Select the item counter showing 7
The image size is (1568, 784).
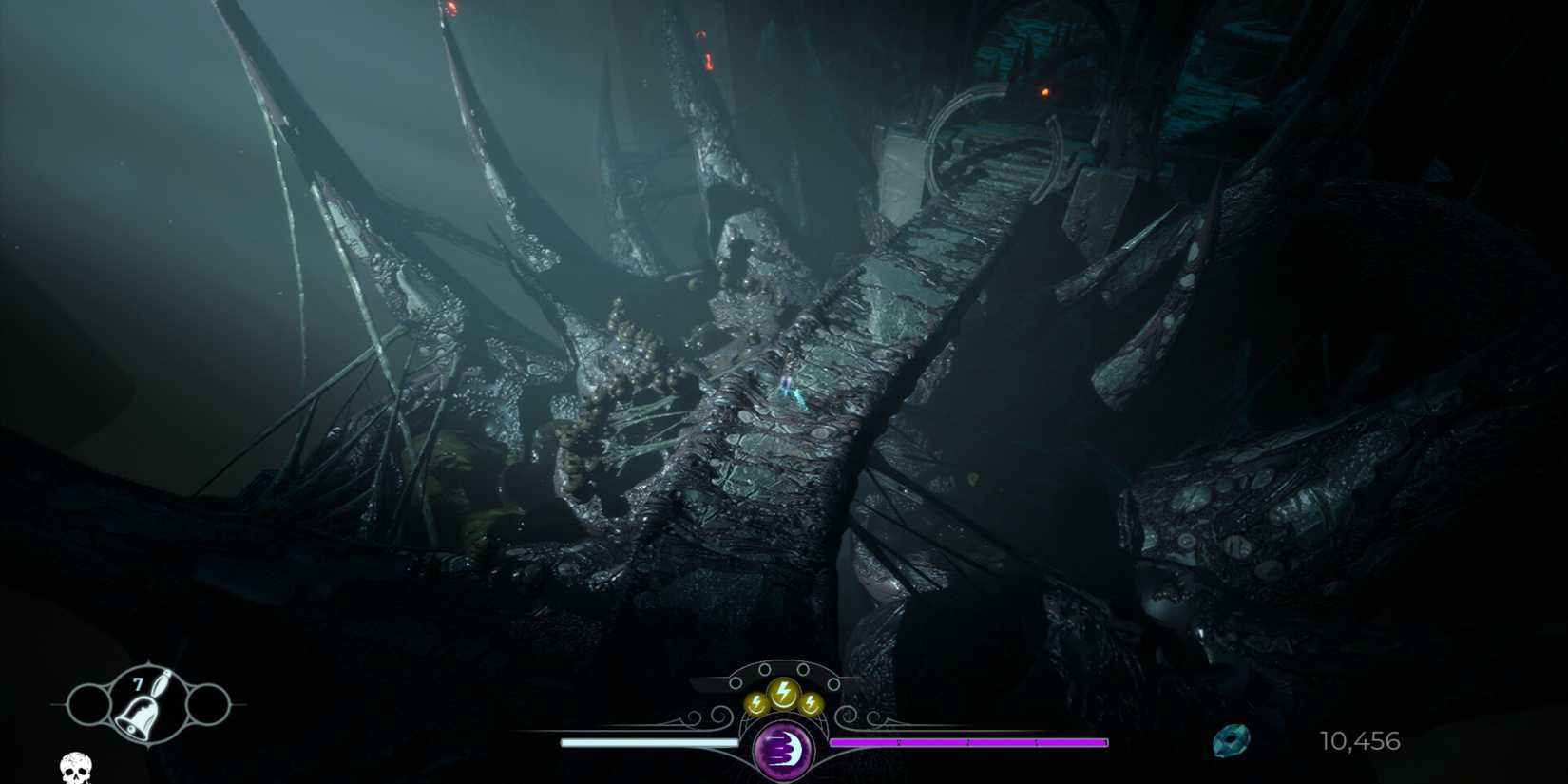(139, 682)
